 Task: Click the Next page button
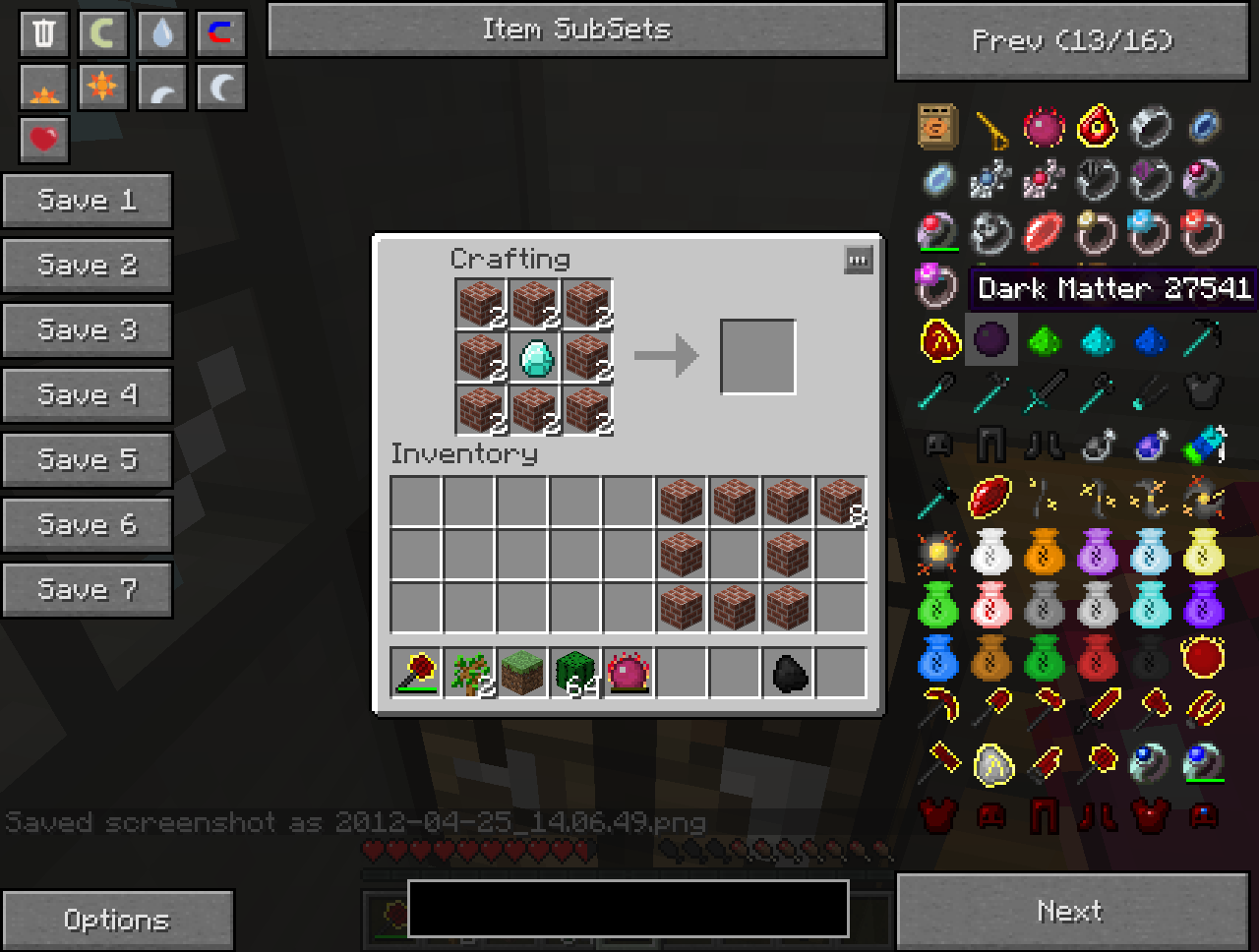pyautogui.click(x=1072, y=912)
